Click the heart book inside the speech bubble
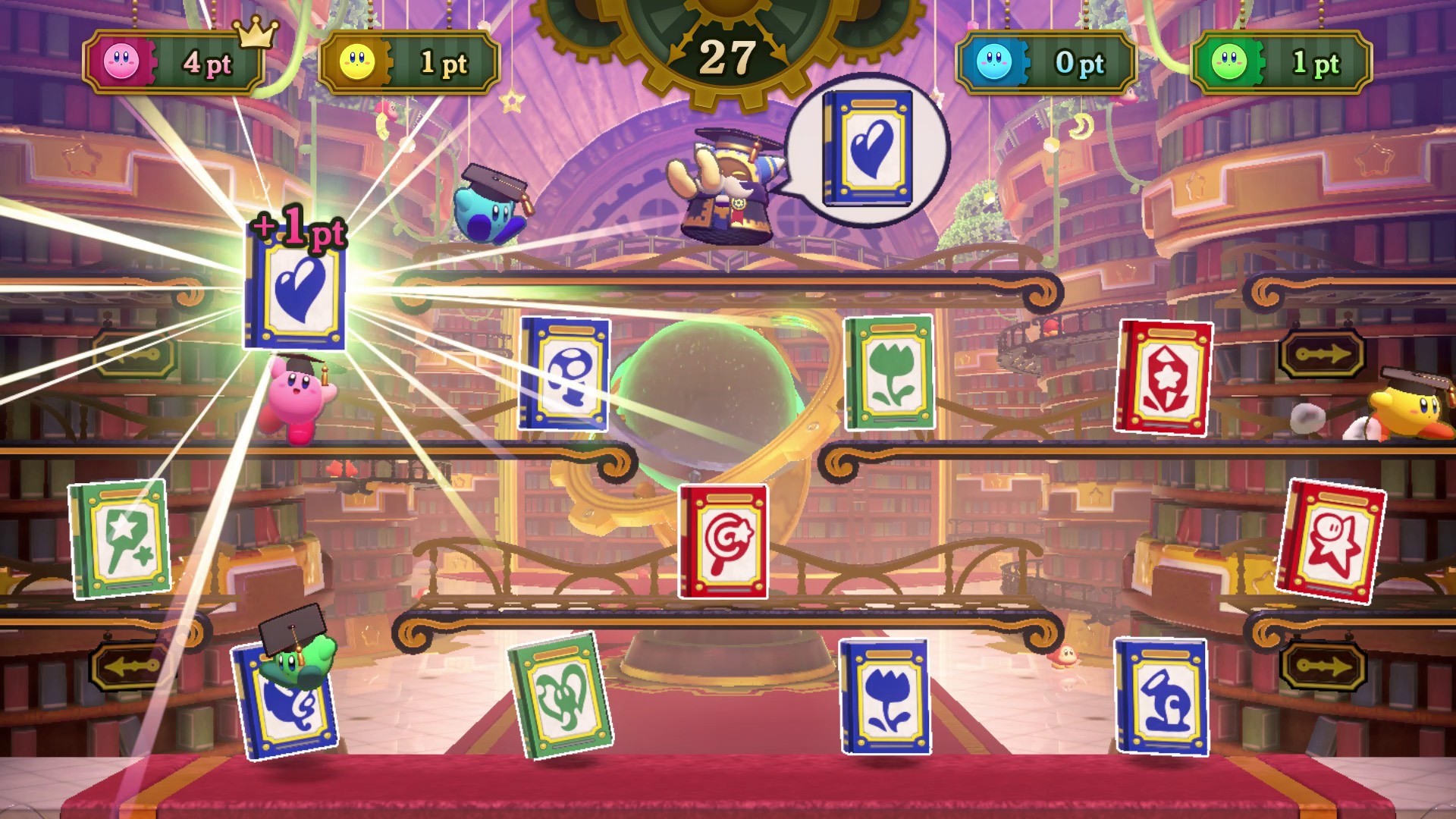 pos(867,148)
